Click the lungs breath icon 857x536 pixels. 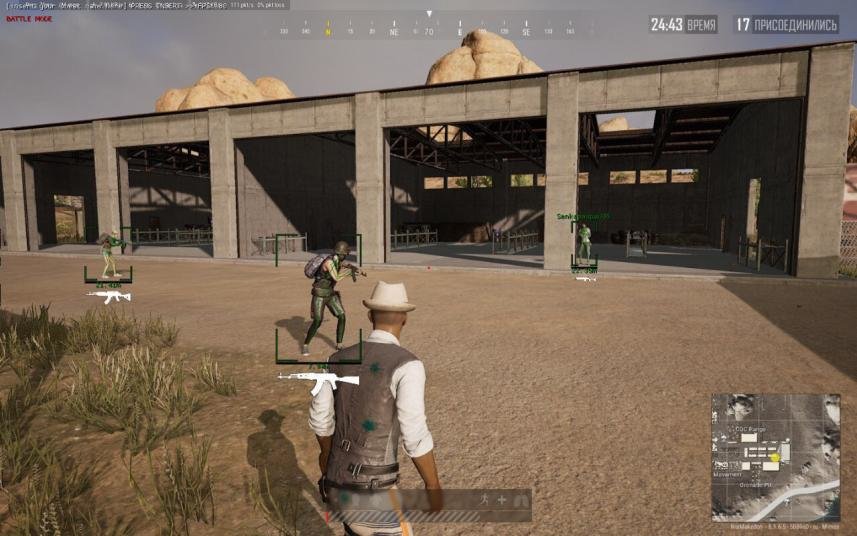tap(520, 498)
